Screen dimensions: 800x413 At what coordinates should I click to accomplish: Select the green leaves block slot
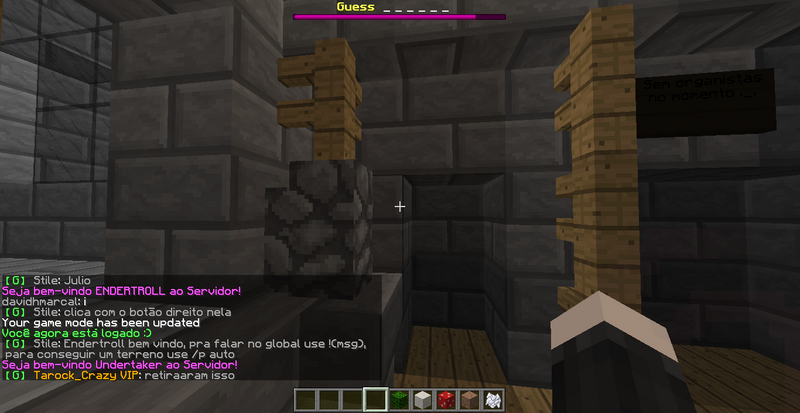[400, 400]
